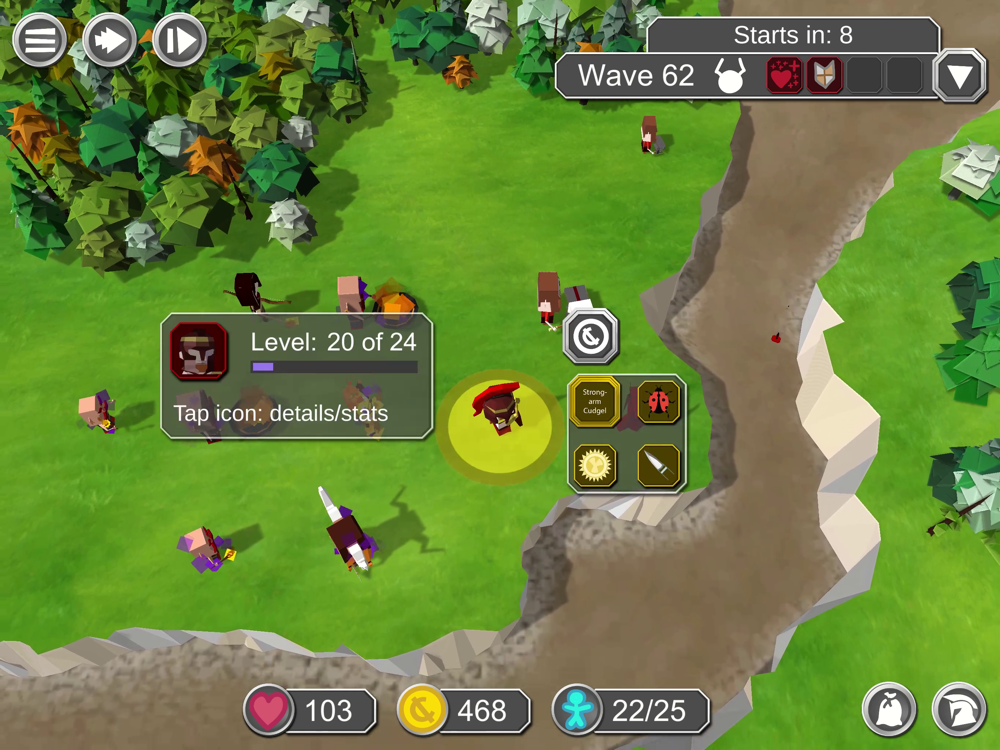This screenshot has height=750, width=1000.
Task: Tap the unit portrait for details/stats
Action: [x=198, y=350]
